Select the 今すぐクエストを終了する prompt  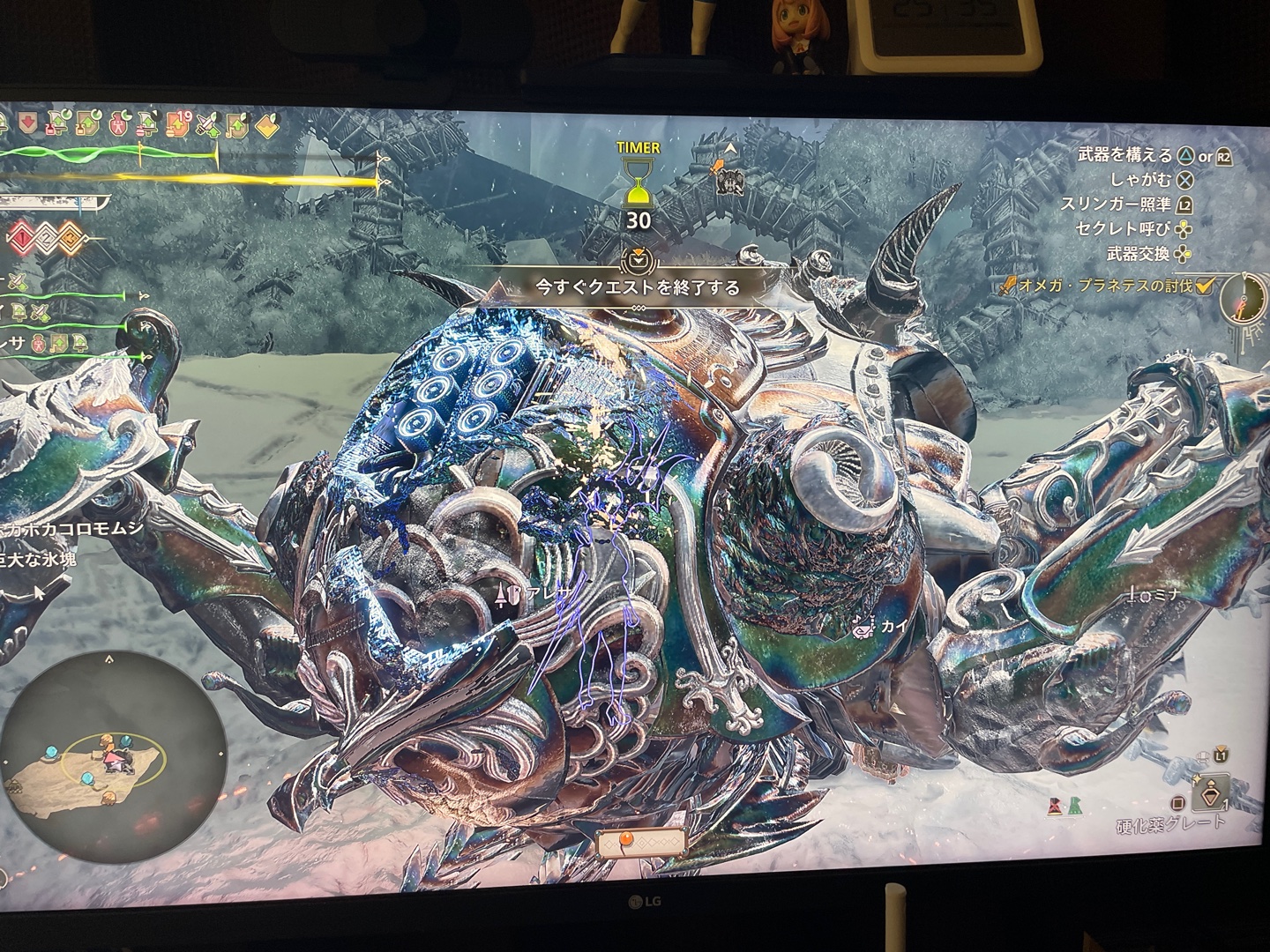tap(637, 286)
